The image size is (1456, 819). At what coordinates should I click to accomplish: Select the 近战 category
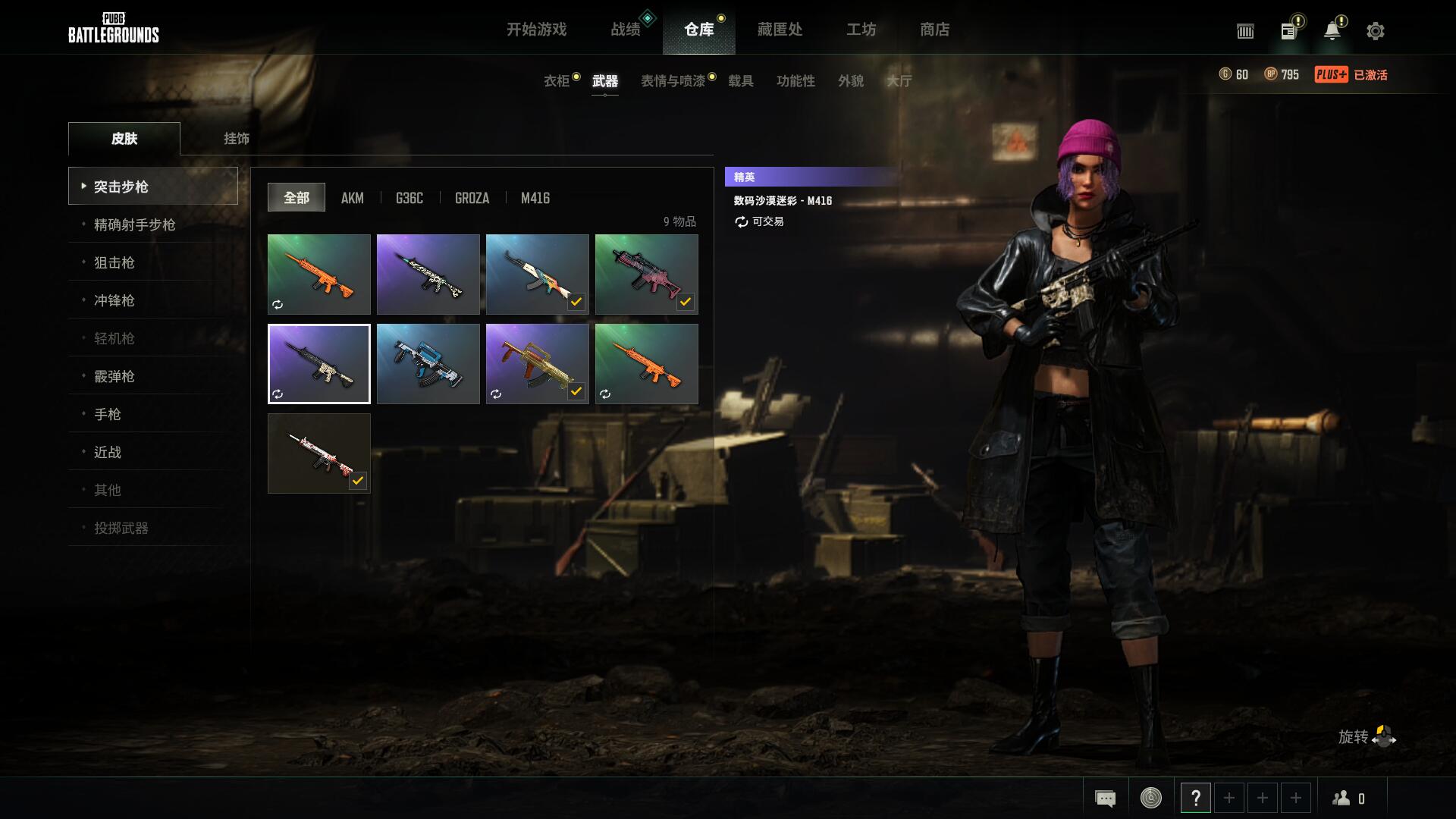106,452
